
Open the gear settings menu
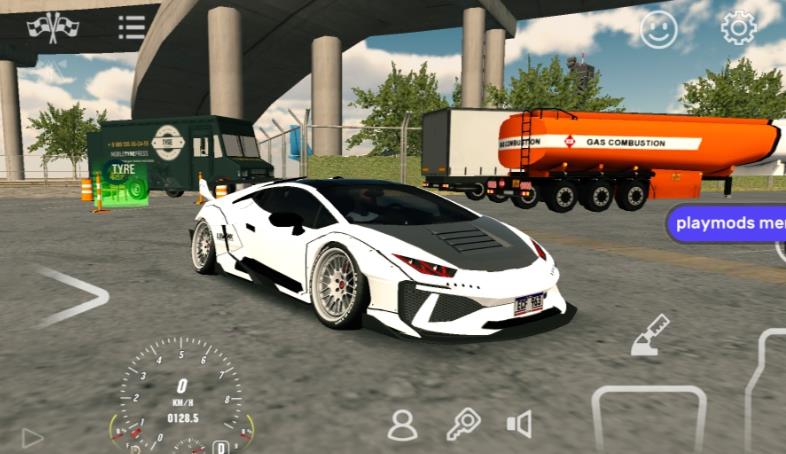click(x=738, y=27)
